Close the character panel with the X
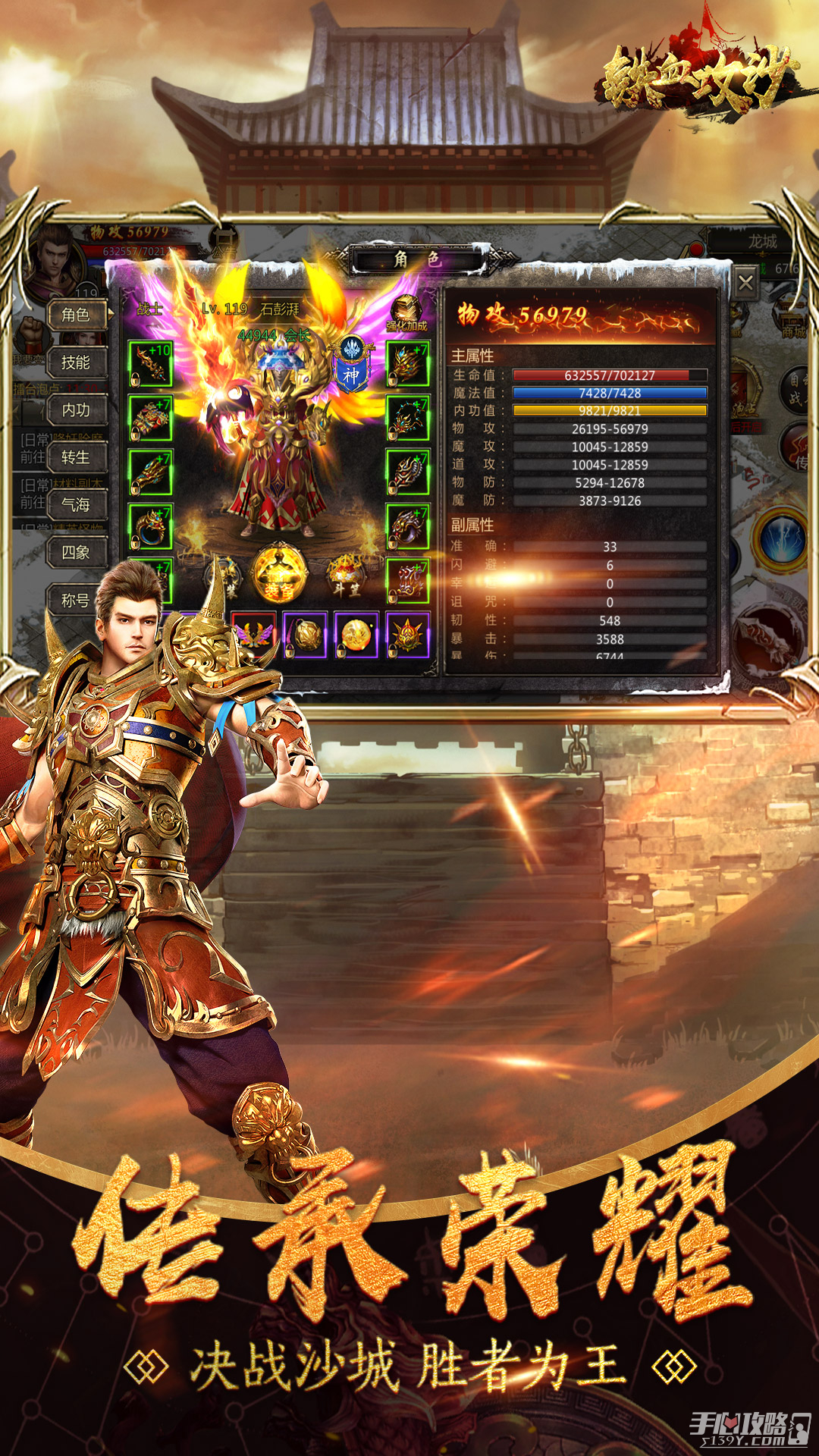 745,284
